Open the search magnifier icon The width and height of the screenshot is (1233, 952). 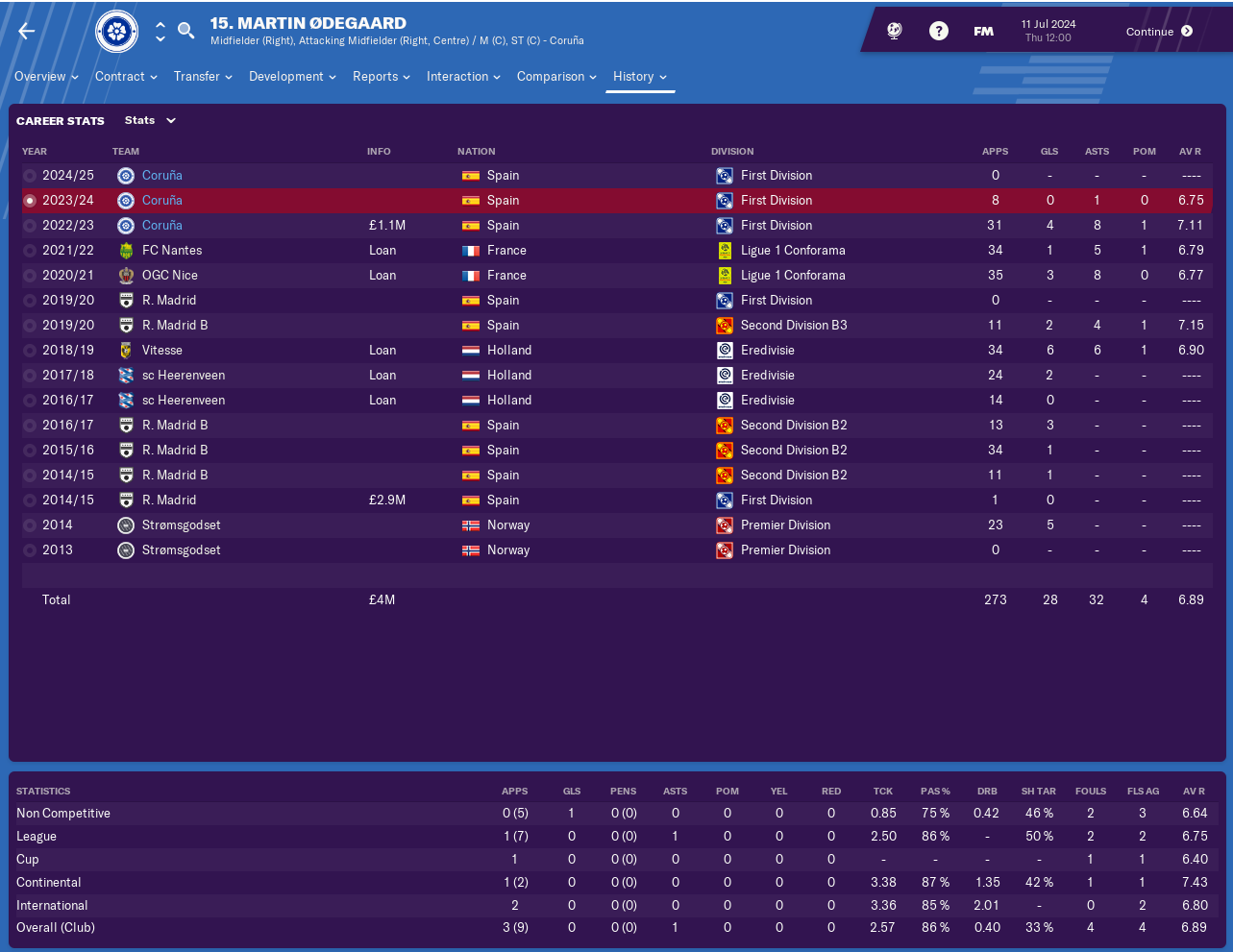pyautogui.click(x=186, y=31)
